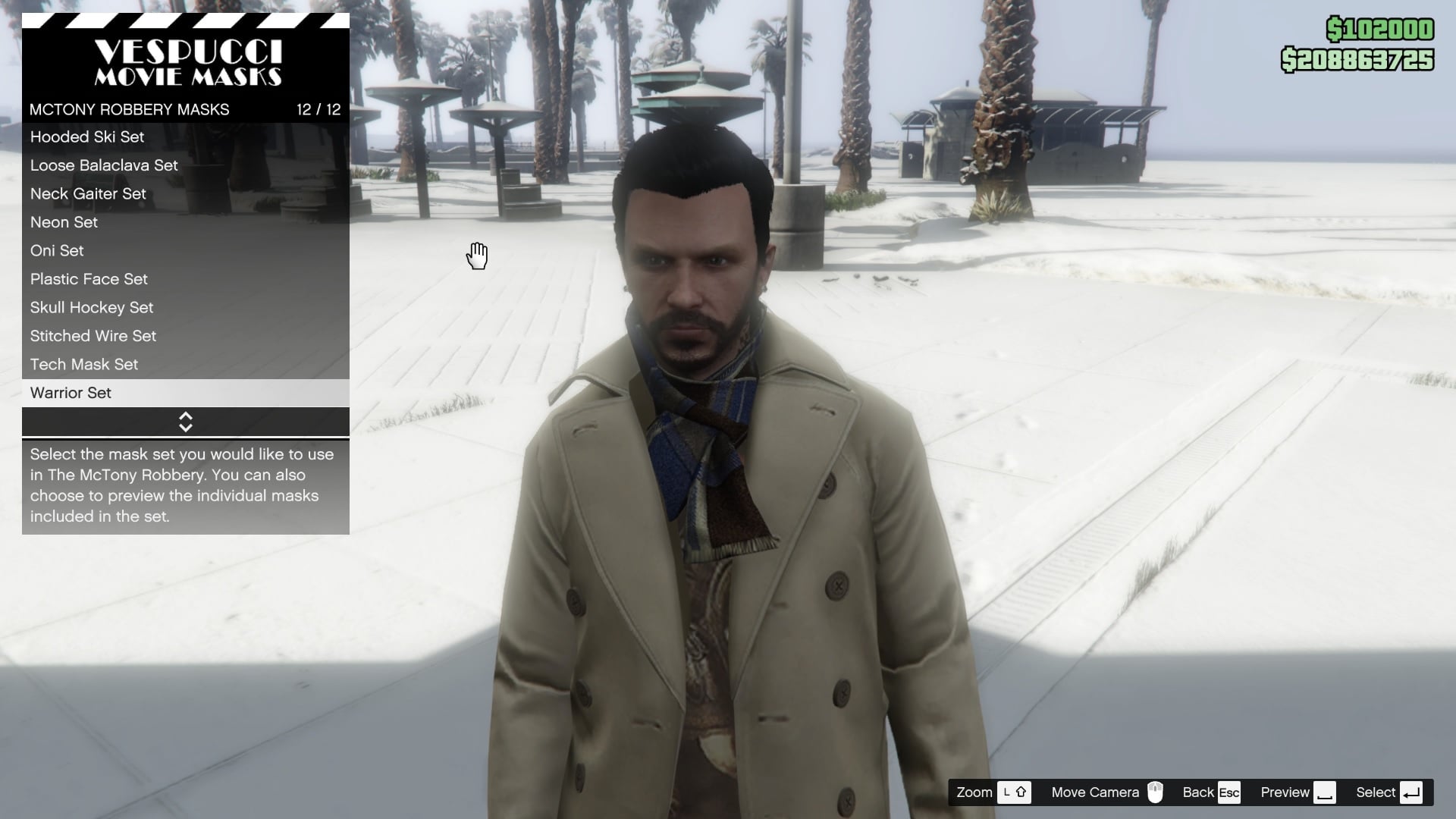This screenshot has height=819, width=1456.
Task: Click the scroll indicator bar below Warrior Set
Action: click(x=185, y=422)
